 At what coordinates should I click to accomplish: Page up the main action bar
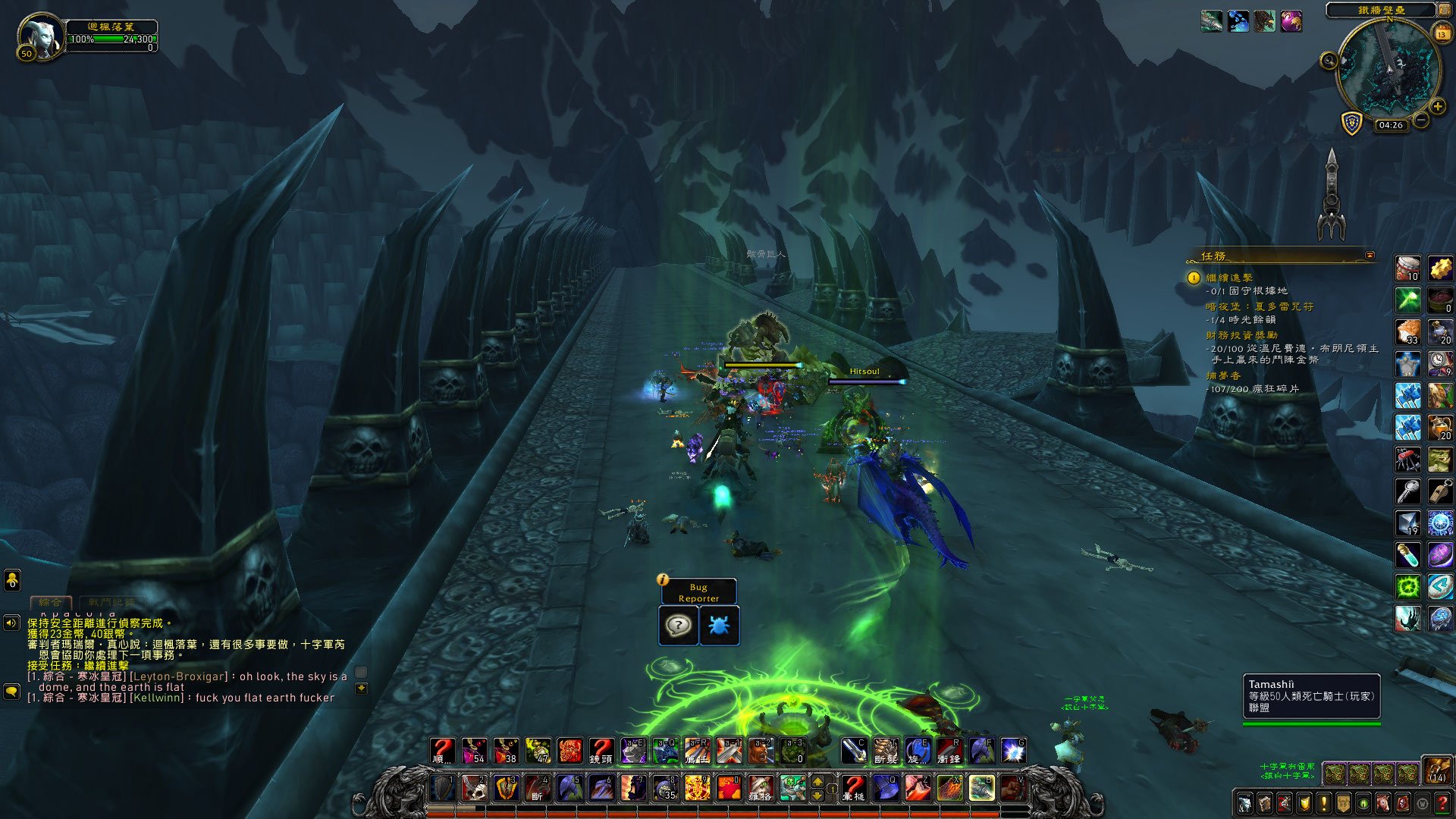tap(817, 781)
